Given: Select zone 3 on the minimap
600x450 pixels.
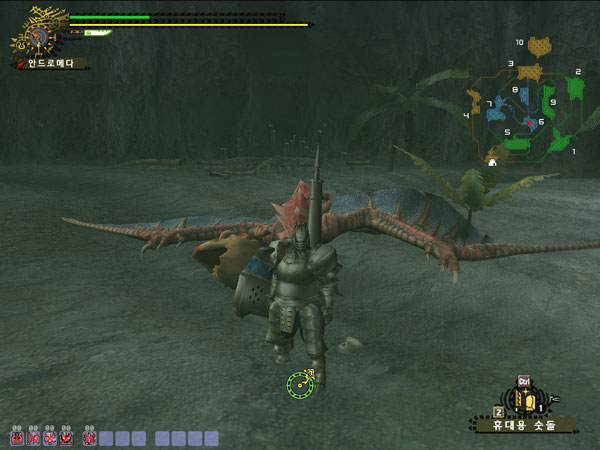Looking at the screenshot, I should click(529, 72).
